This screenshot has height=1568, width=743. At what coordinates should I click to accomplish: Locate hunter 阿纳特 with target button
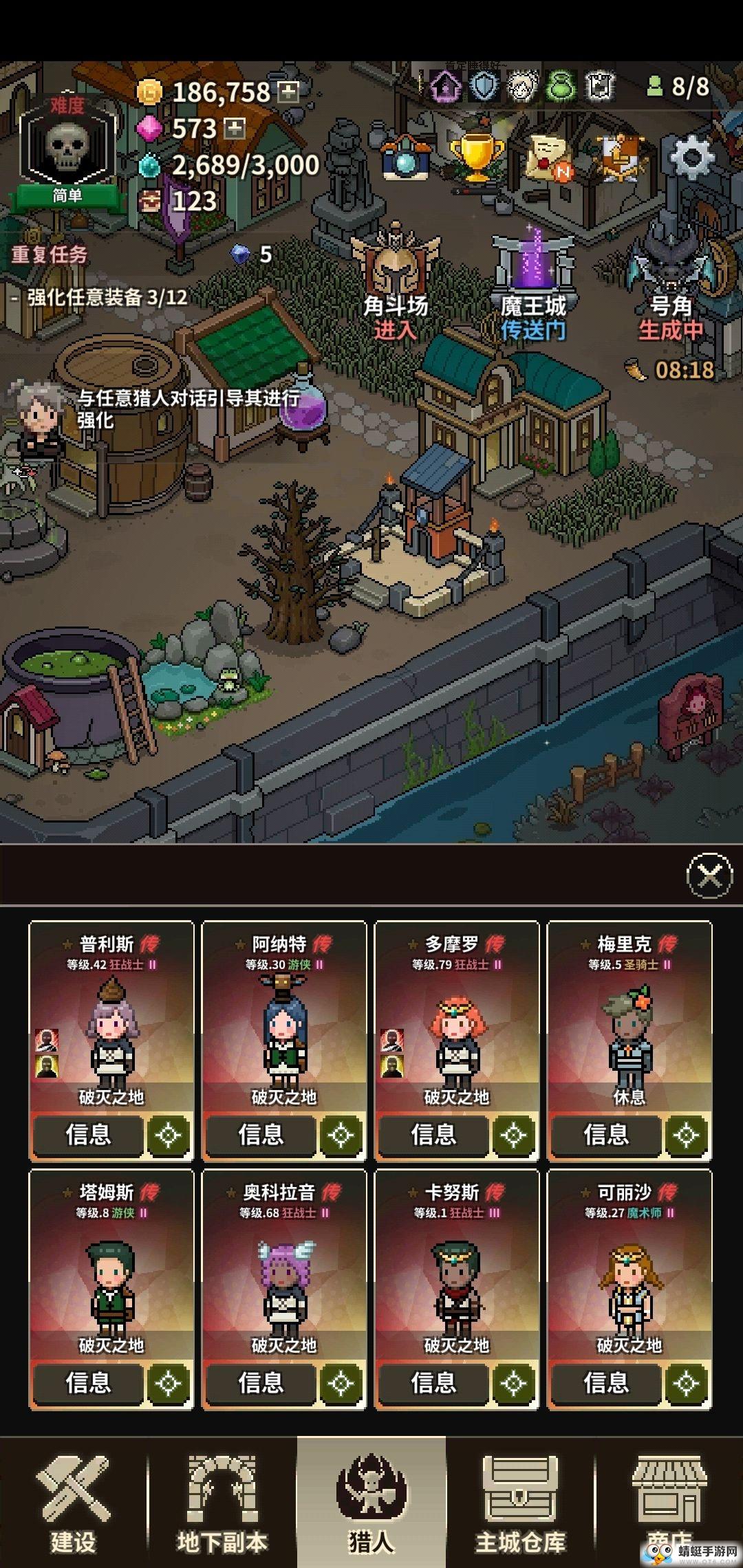(341, 1135)
